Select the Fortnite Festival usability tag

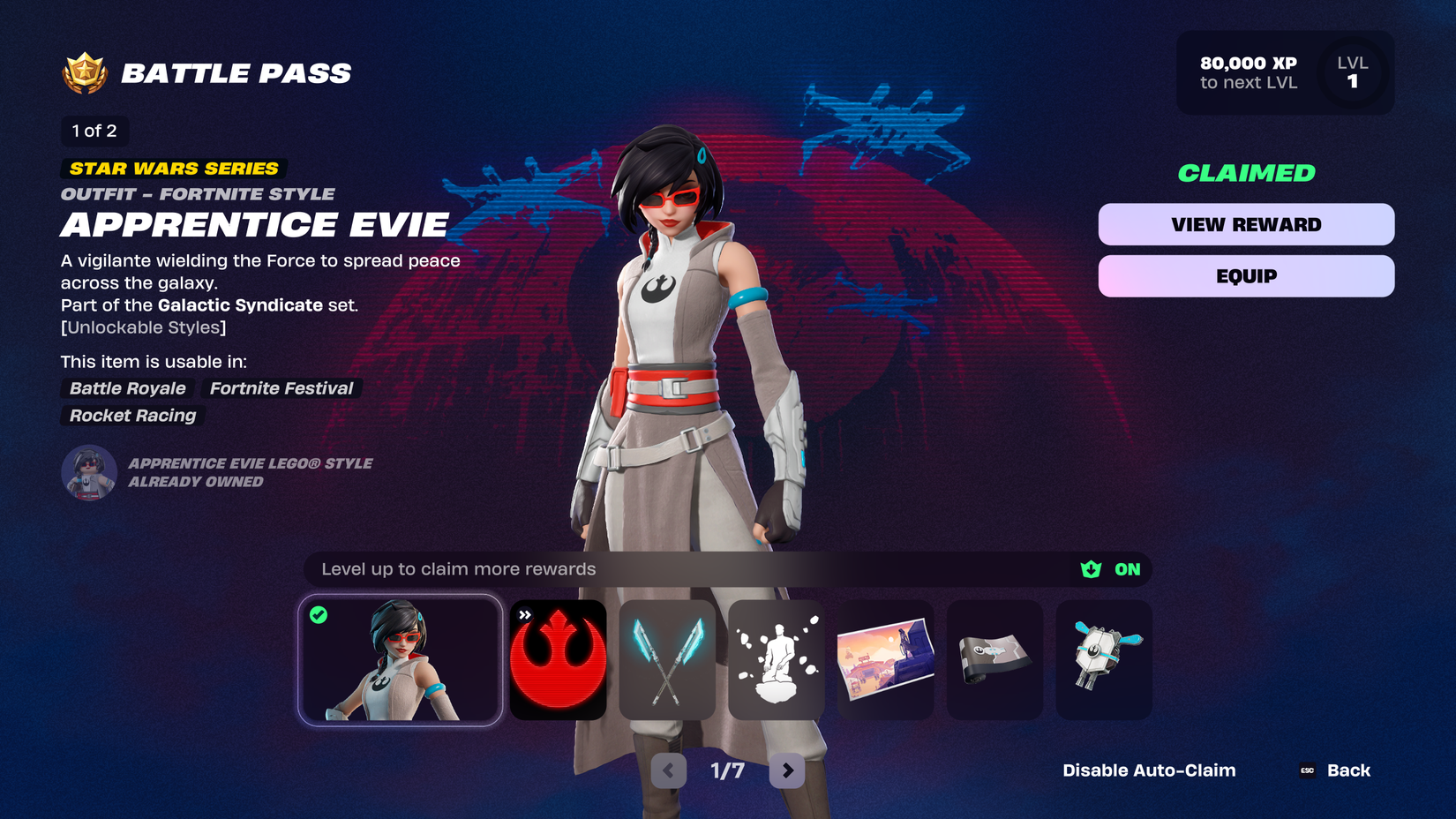click(281, 388)
